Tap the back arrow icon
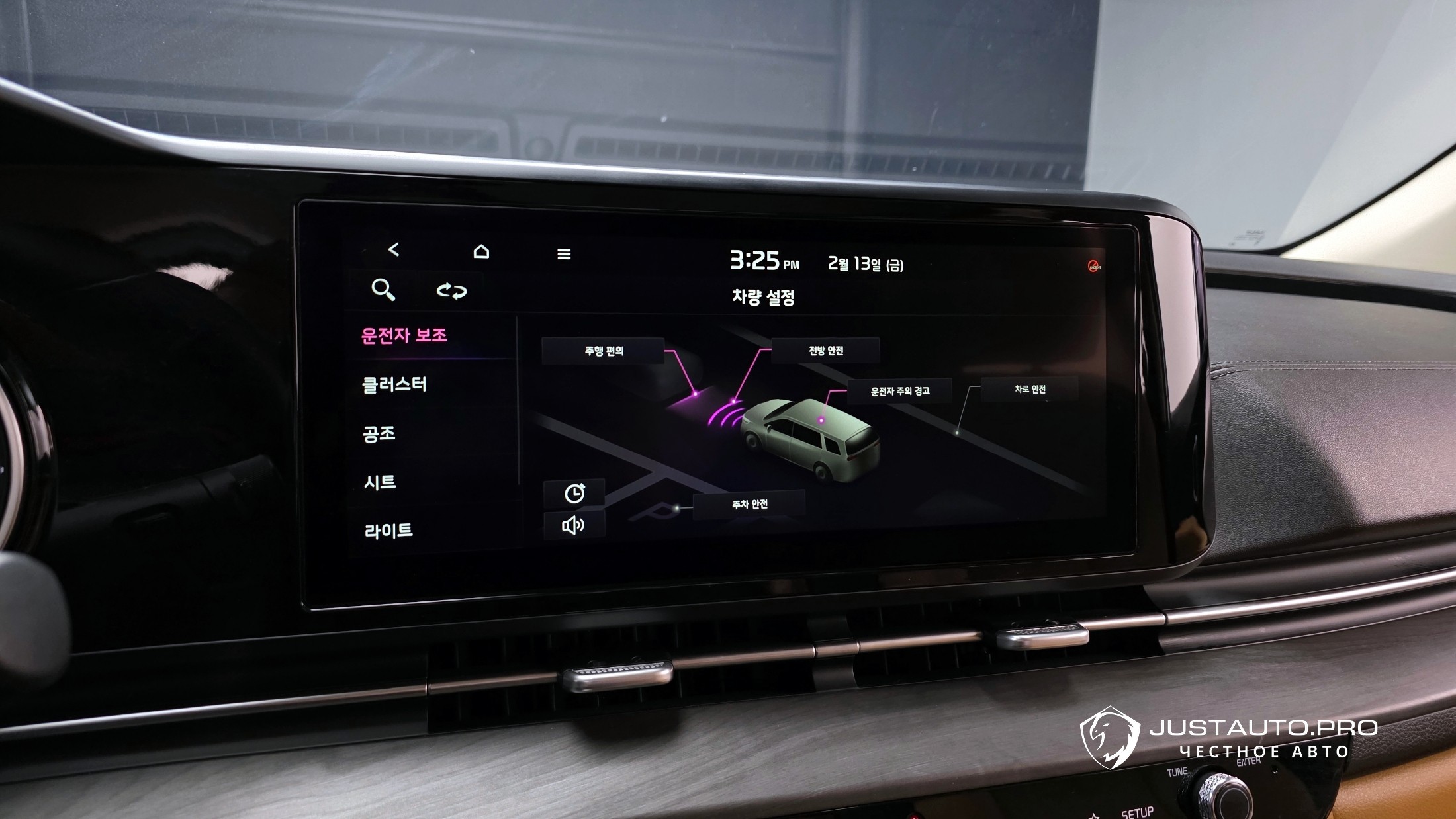The height and width of the screenshot is (819, 1456). click(x=394, y=250)
